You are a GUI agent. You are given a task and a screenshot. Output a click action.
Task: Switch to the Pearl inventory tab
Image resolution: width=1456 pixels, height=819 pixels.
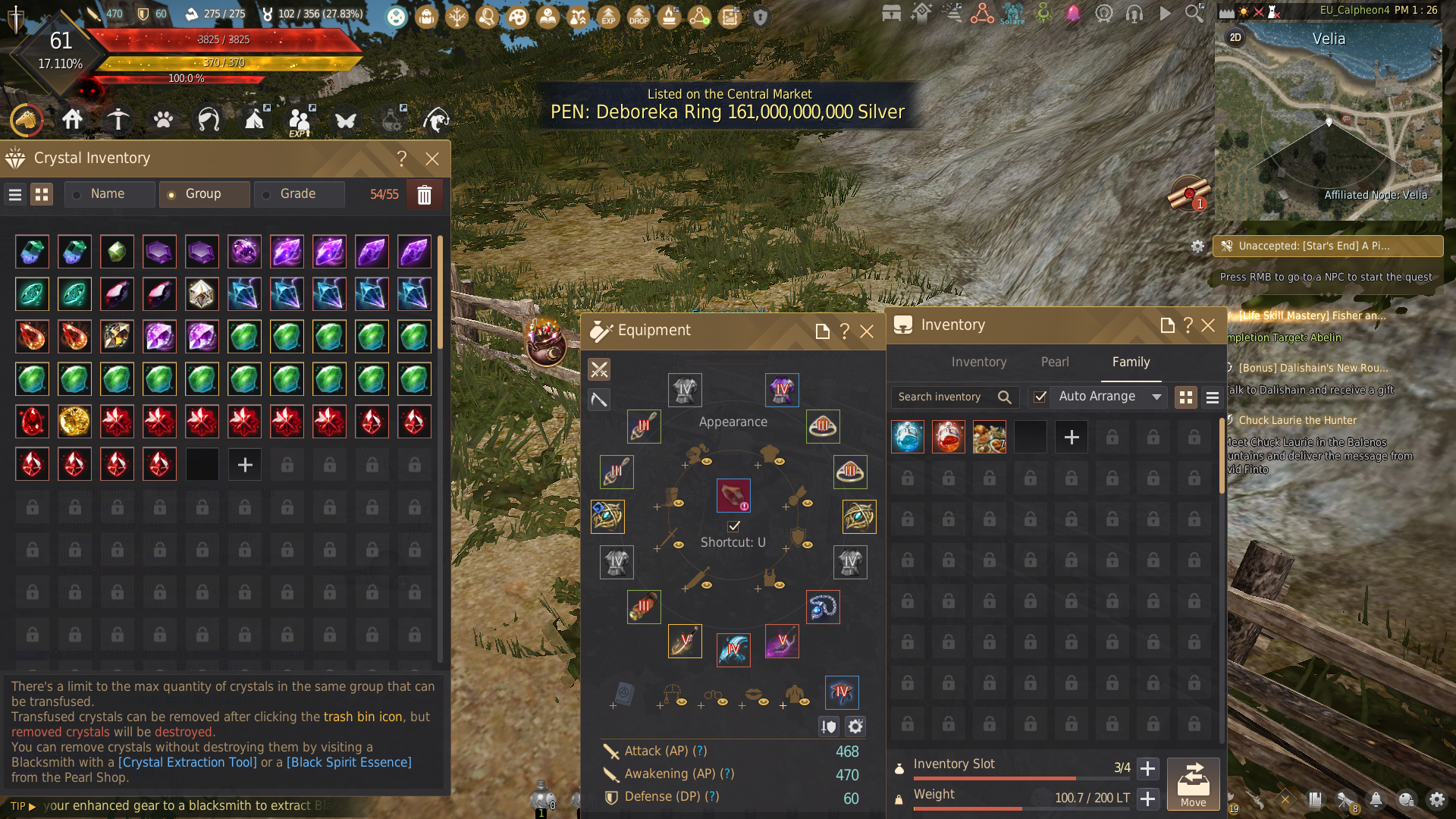1055,362
